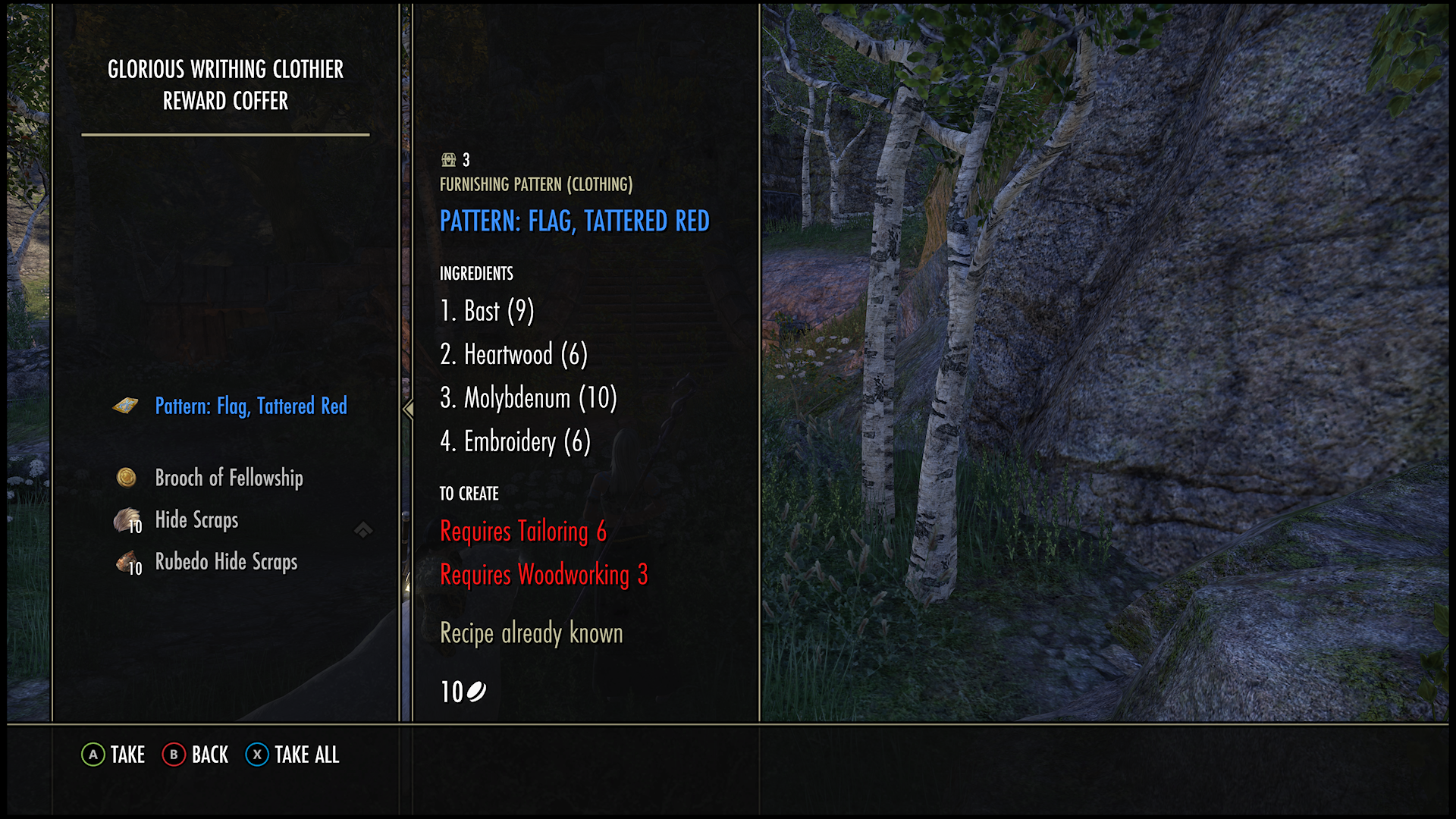The image size is (1456, 819).
Task: Choose the Brooch of Fellowship entry
Action: coord(228,478)
